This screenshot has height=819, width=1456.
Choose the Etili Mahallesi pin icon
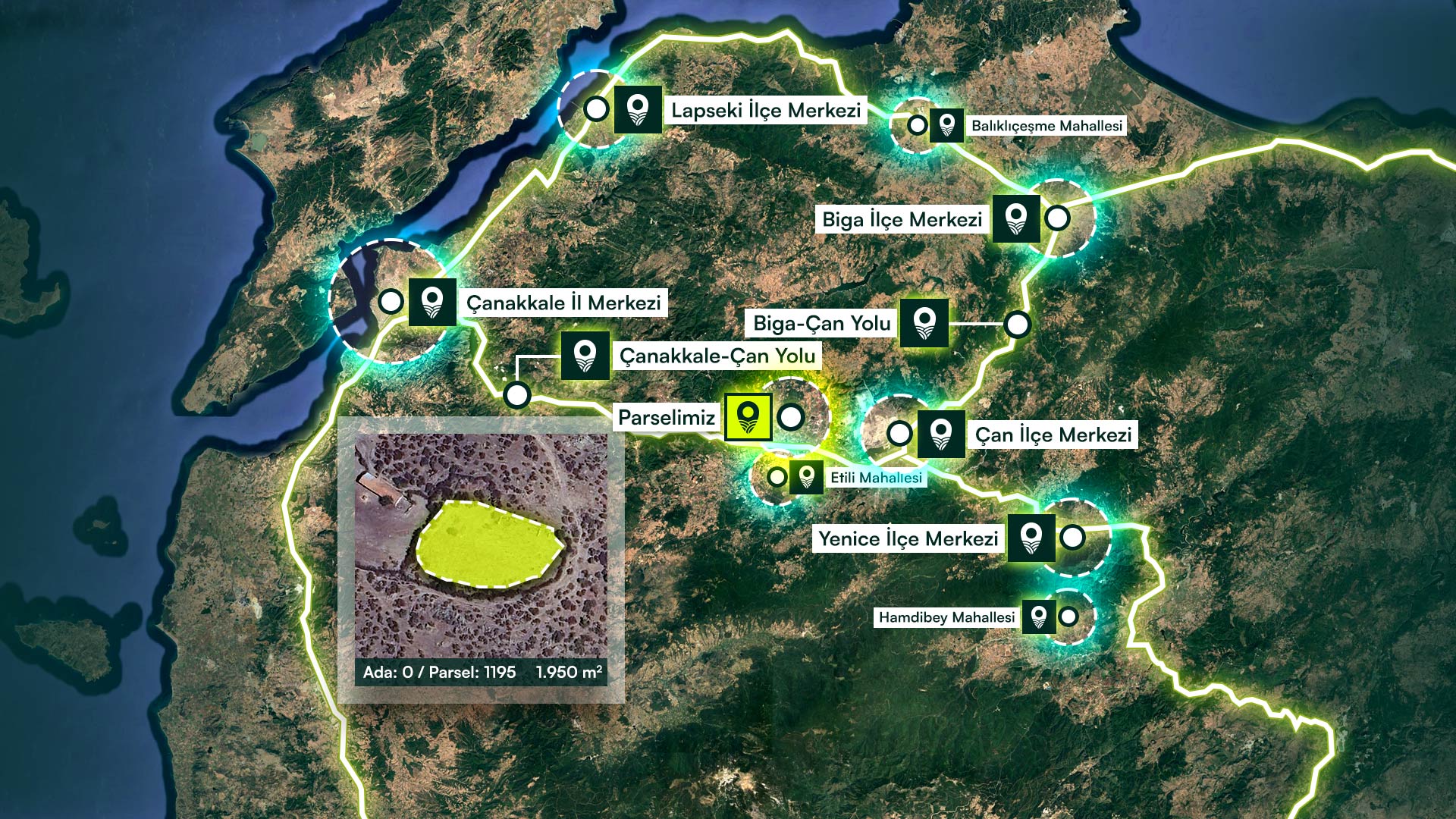tap(806, 477)
